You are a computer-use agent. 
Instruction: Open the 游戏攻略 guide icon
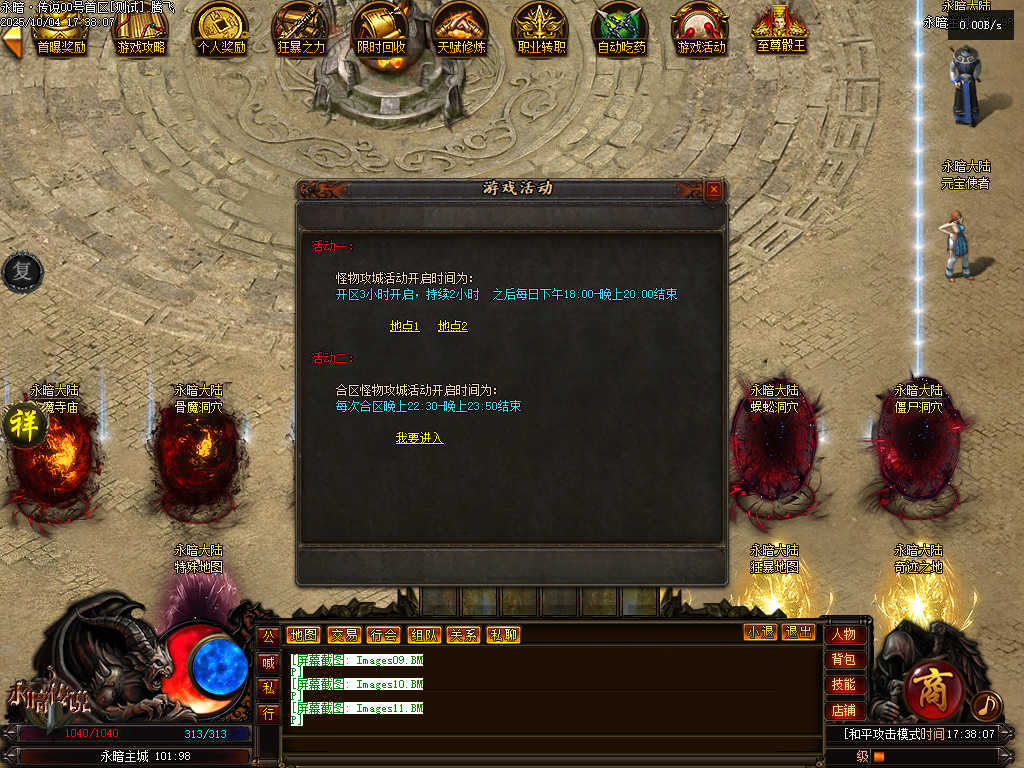pos(141,28)
